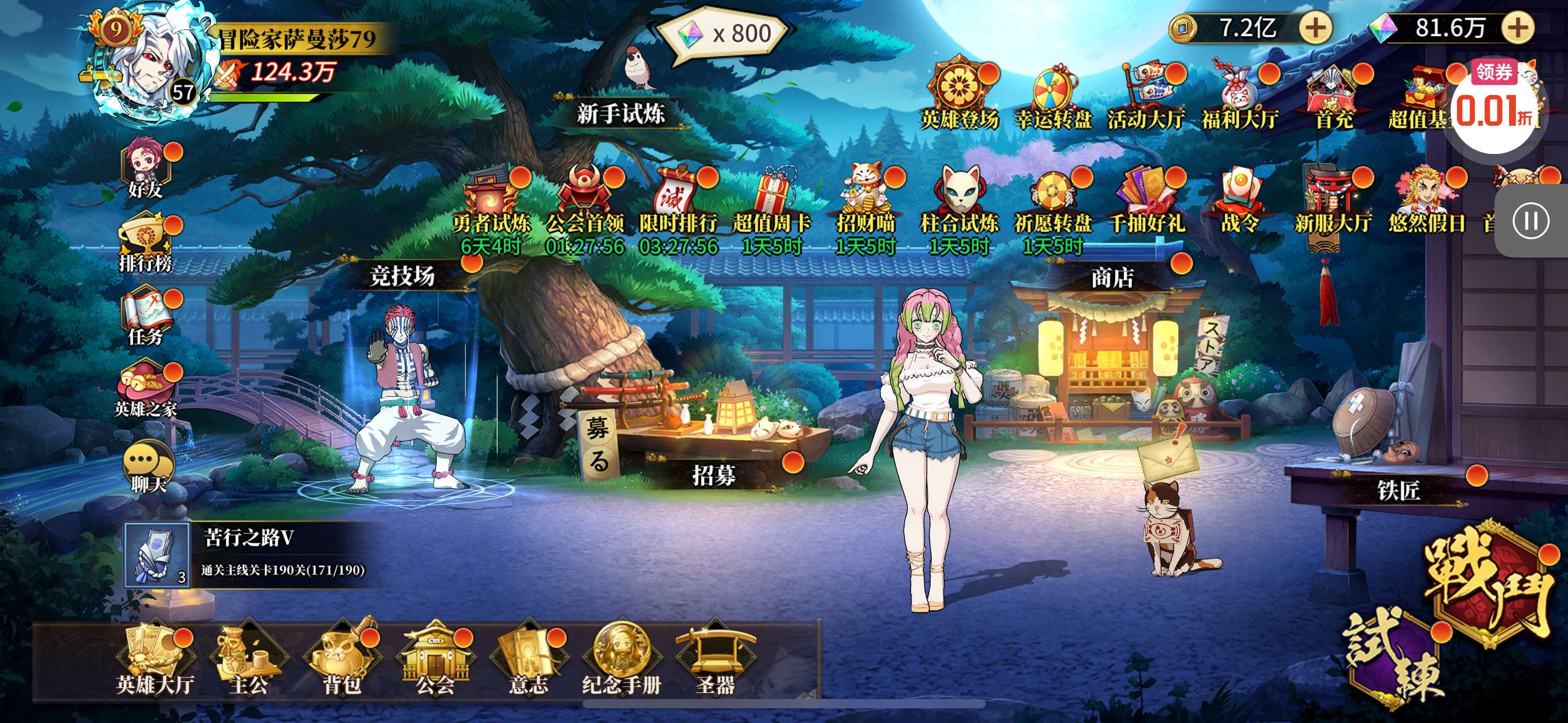Screen dimensions: 1568x723
Task: Add gold coins with the plus button
Action: pyautogui.click(x=1315, y=28)
